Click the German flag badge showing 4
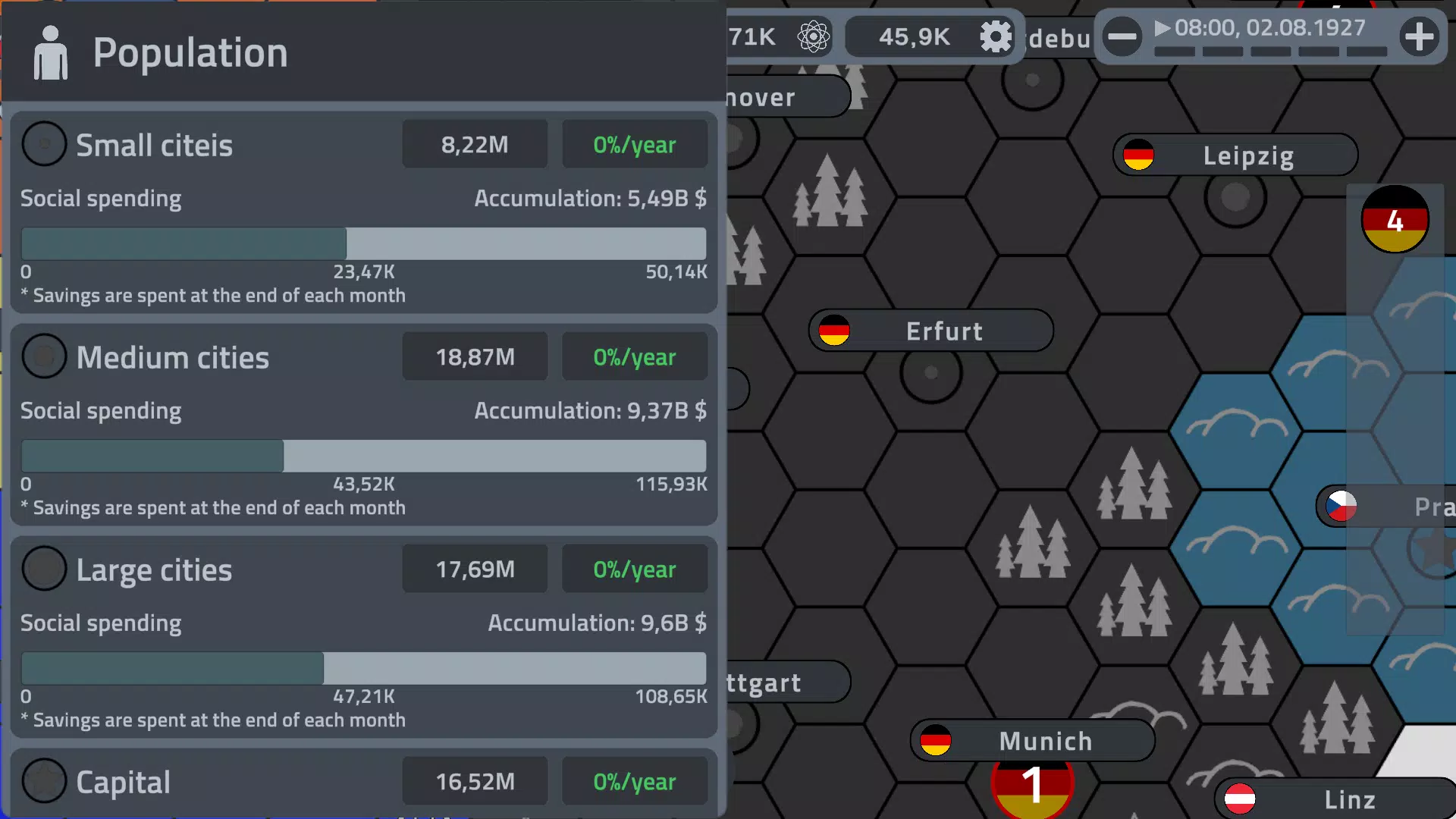Viewport: 1456px width, 819px height. (1395, 219)
